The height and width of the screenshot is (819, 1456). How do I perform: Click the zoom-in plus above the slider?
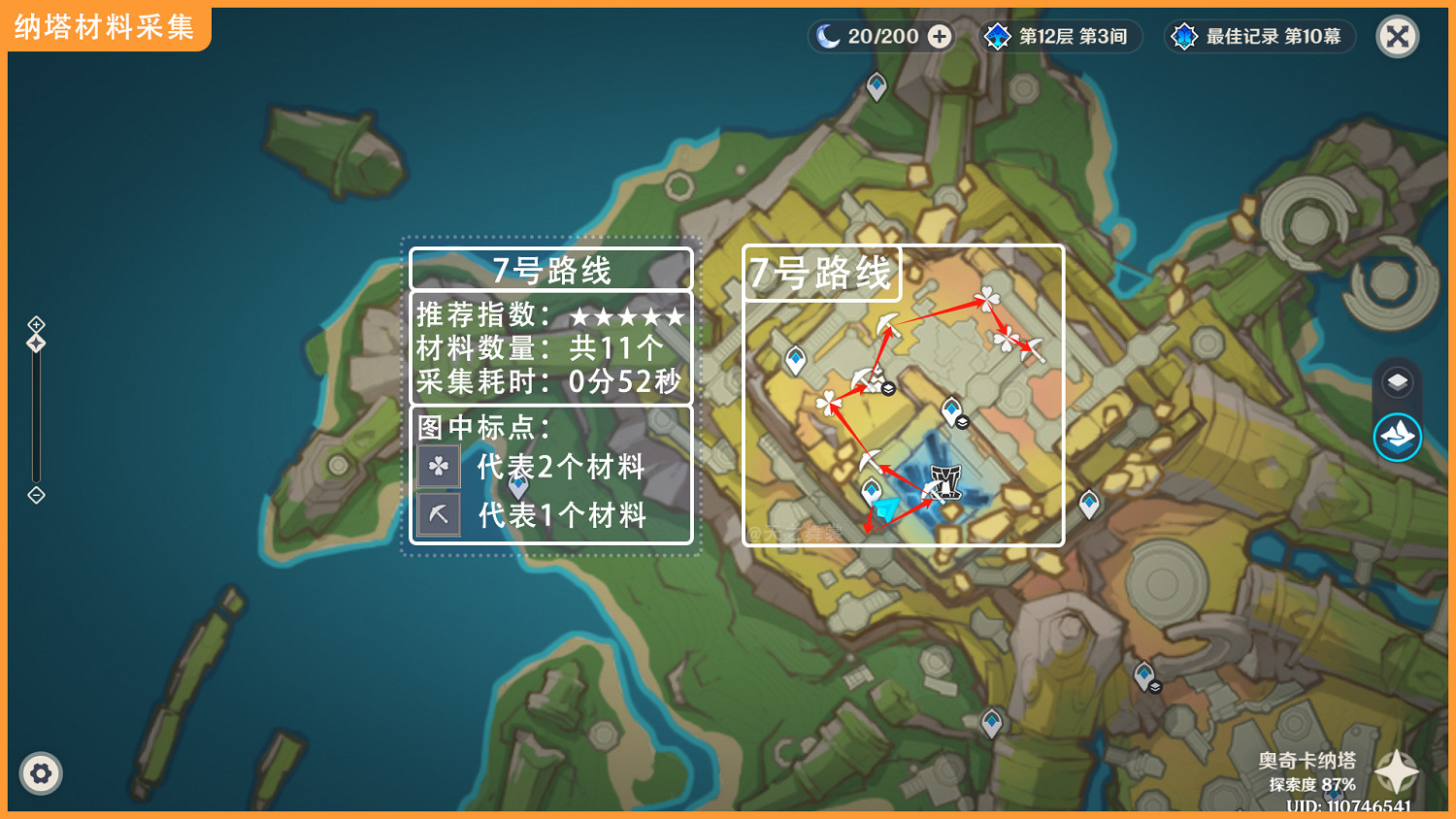tap(37, 323)
